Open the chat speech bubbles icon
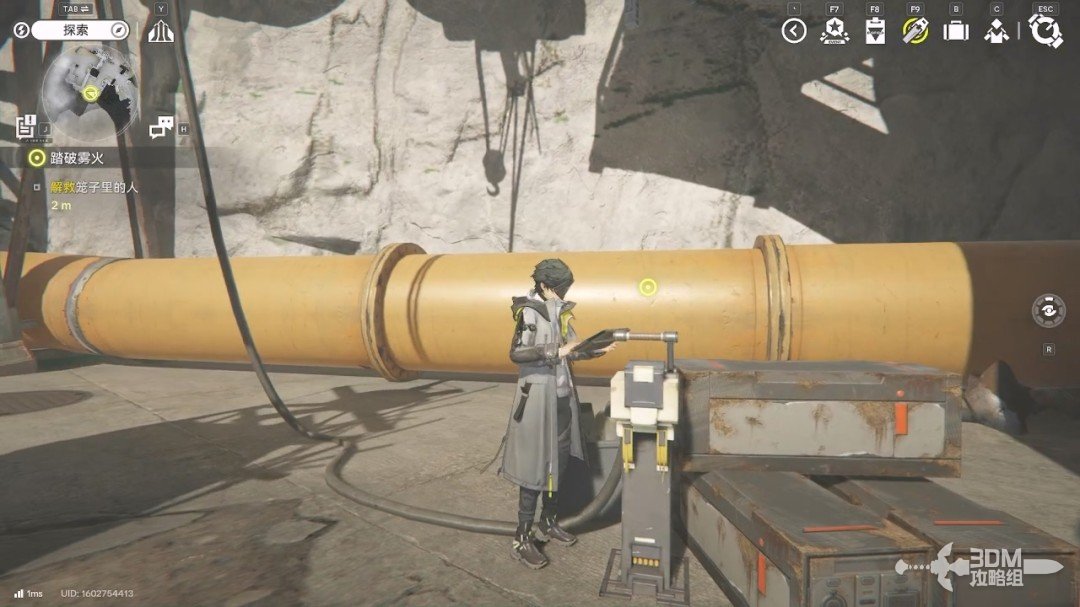 pos(161,127)
